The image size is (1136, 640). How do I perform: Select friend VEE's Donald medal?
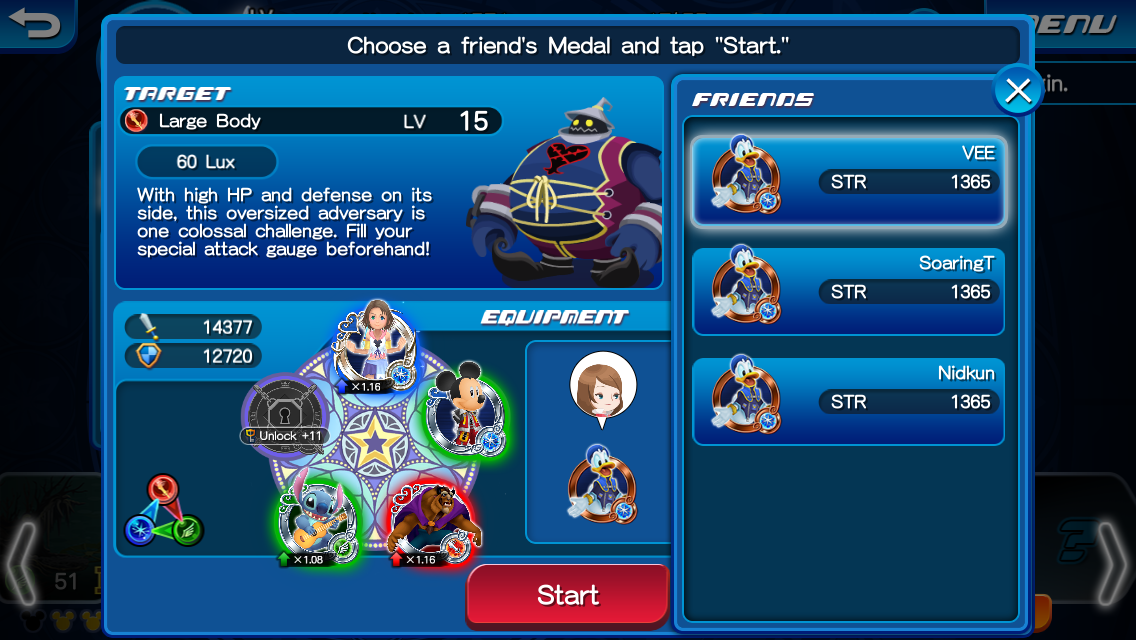pos(848,181)
